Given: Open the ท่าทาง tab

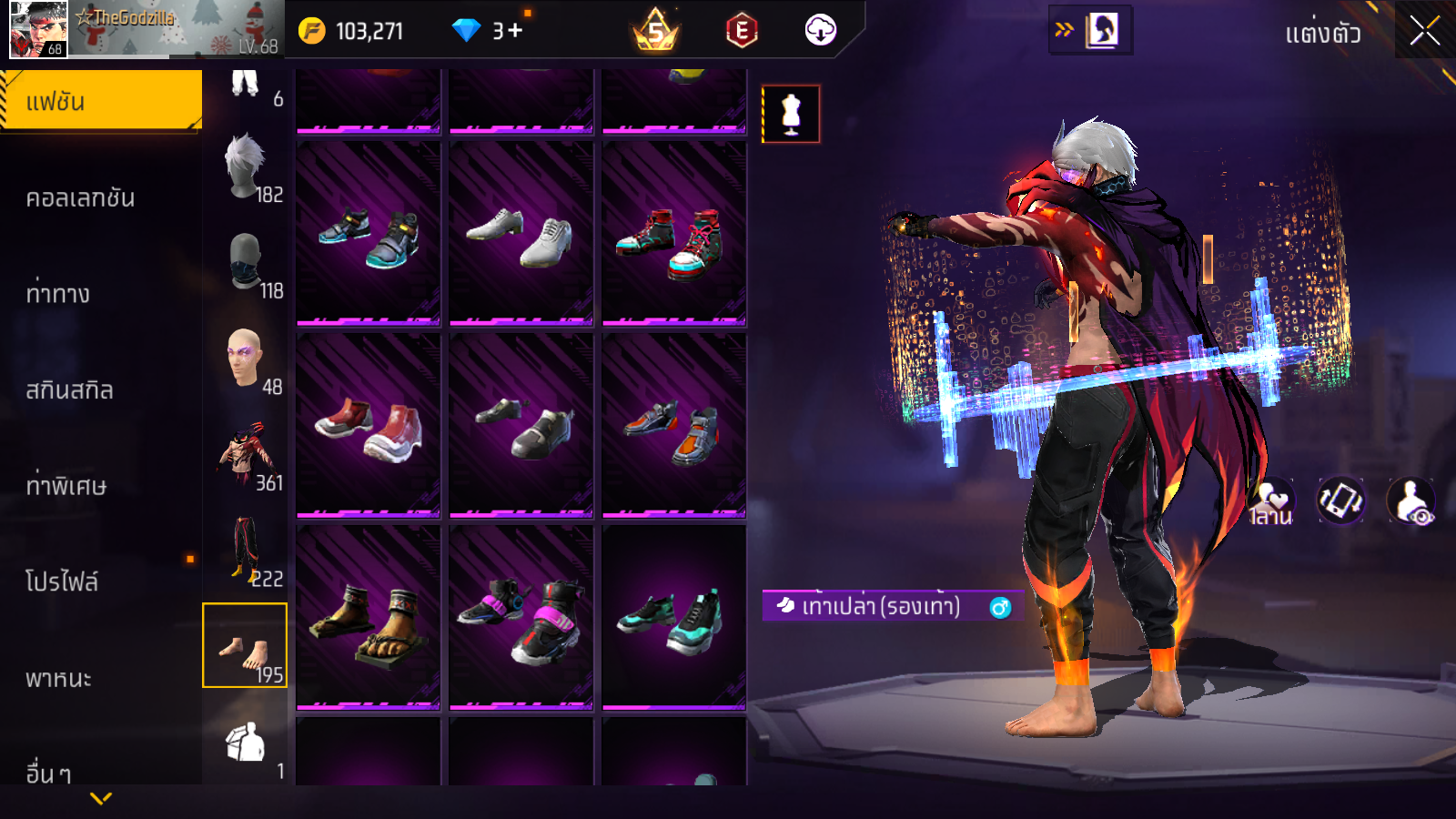Looking at the screenshot, I should (x=58, y=293).
